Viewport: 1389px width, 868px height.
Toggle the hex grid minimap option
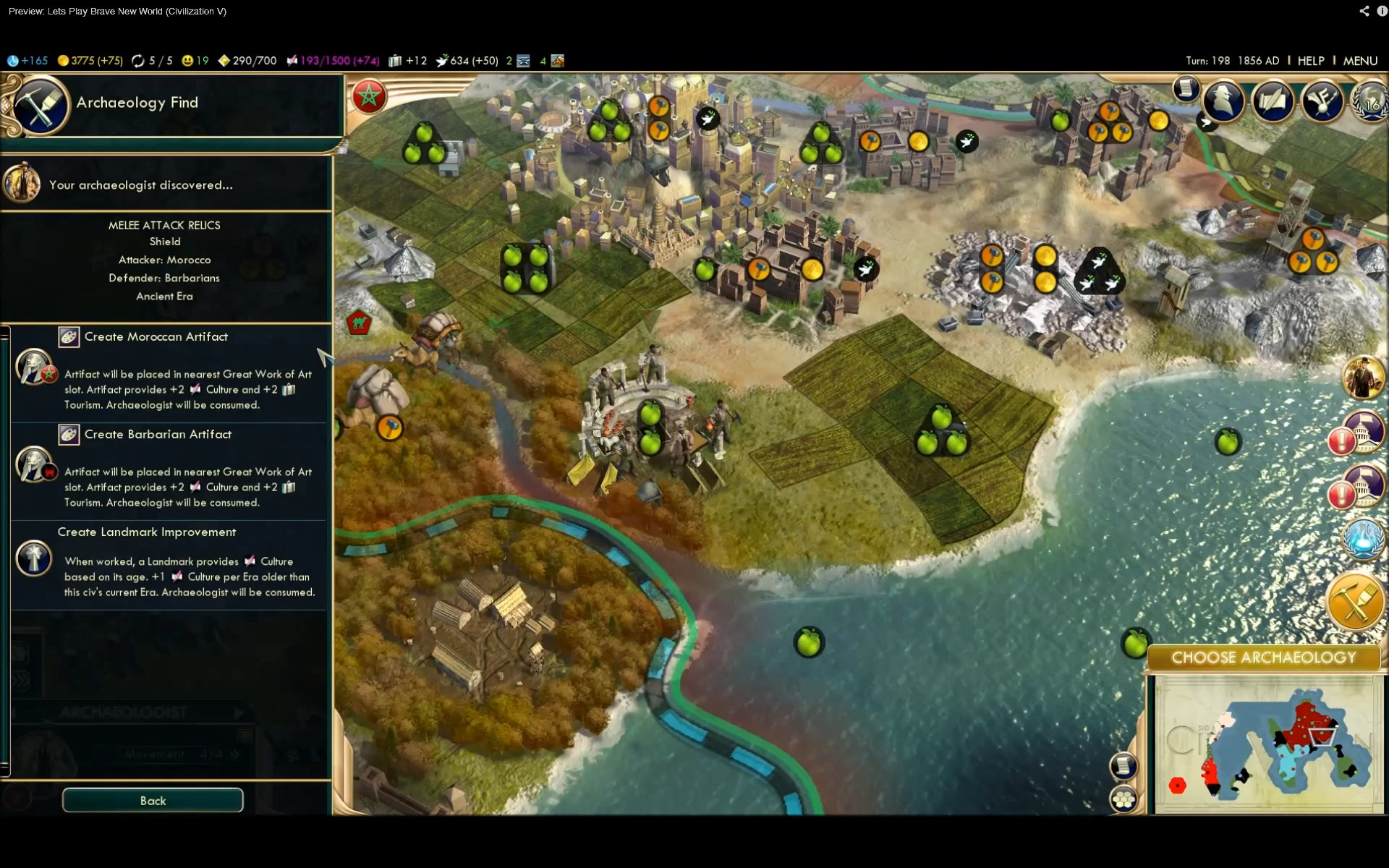tap(1123, 799)
